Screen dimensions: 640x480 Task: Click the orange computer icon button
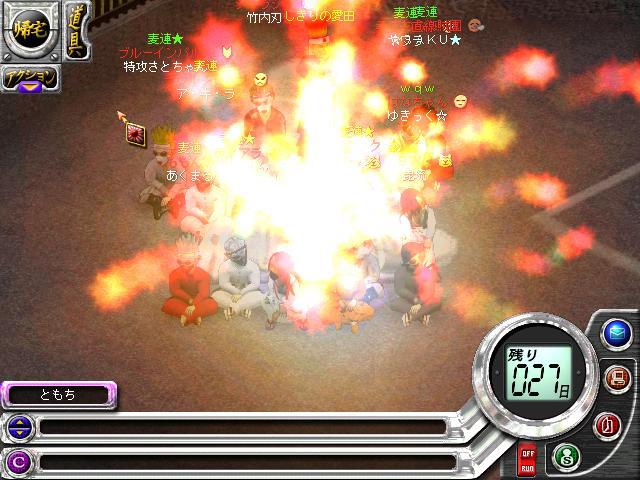[x=617, y=379]
